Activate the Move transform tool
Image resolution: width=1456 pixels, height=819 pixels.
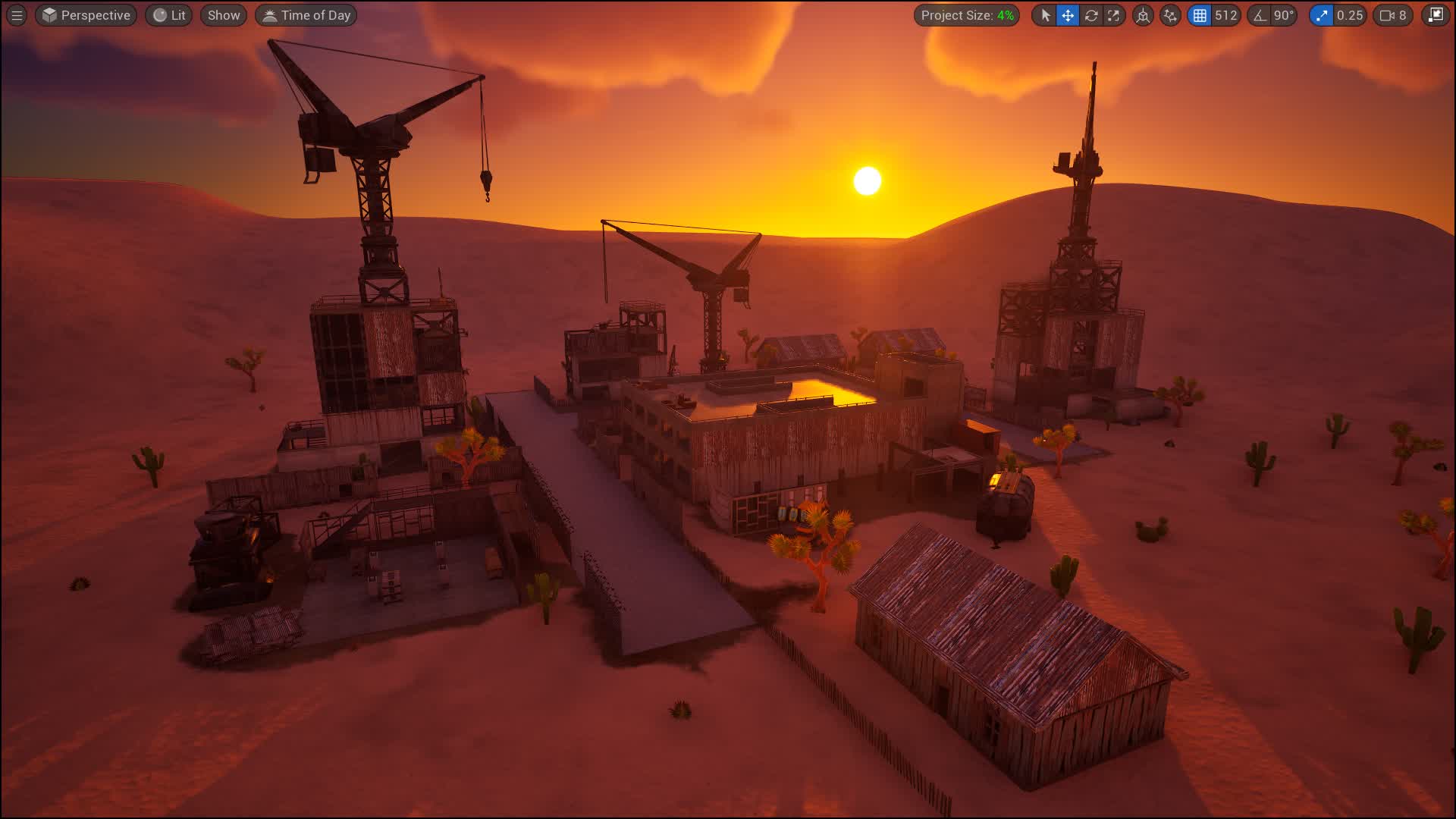pyautogui.click(x=1068, y=14)
